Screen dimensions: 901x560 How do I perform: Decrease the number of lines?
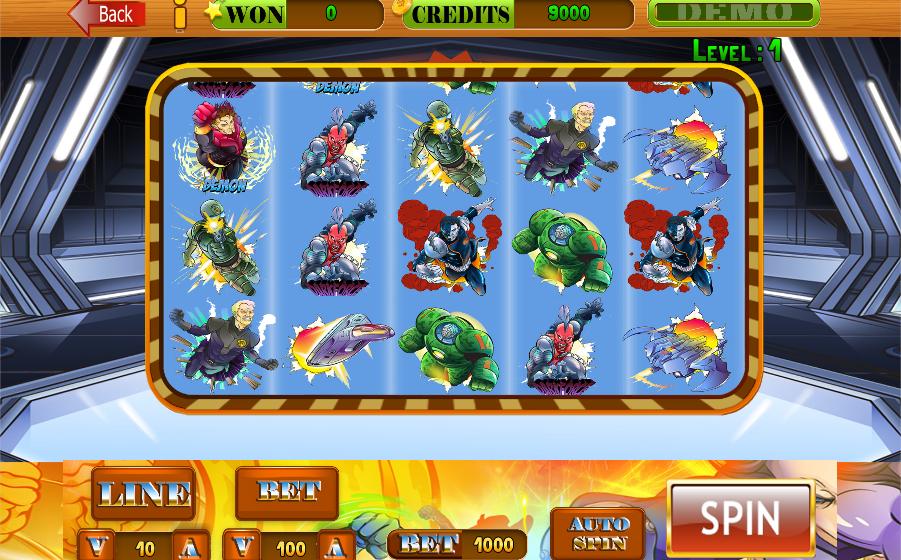(98, 546)
